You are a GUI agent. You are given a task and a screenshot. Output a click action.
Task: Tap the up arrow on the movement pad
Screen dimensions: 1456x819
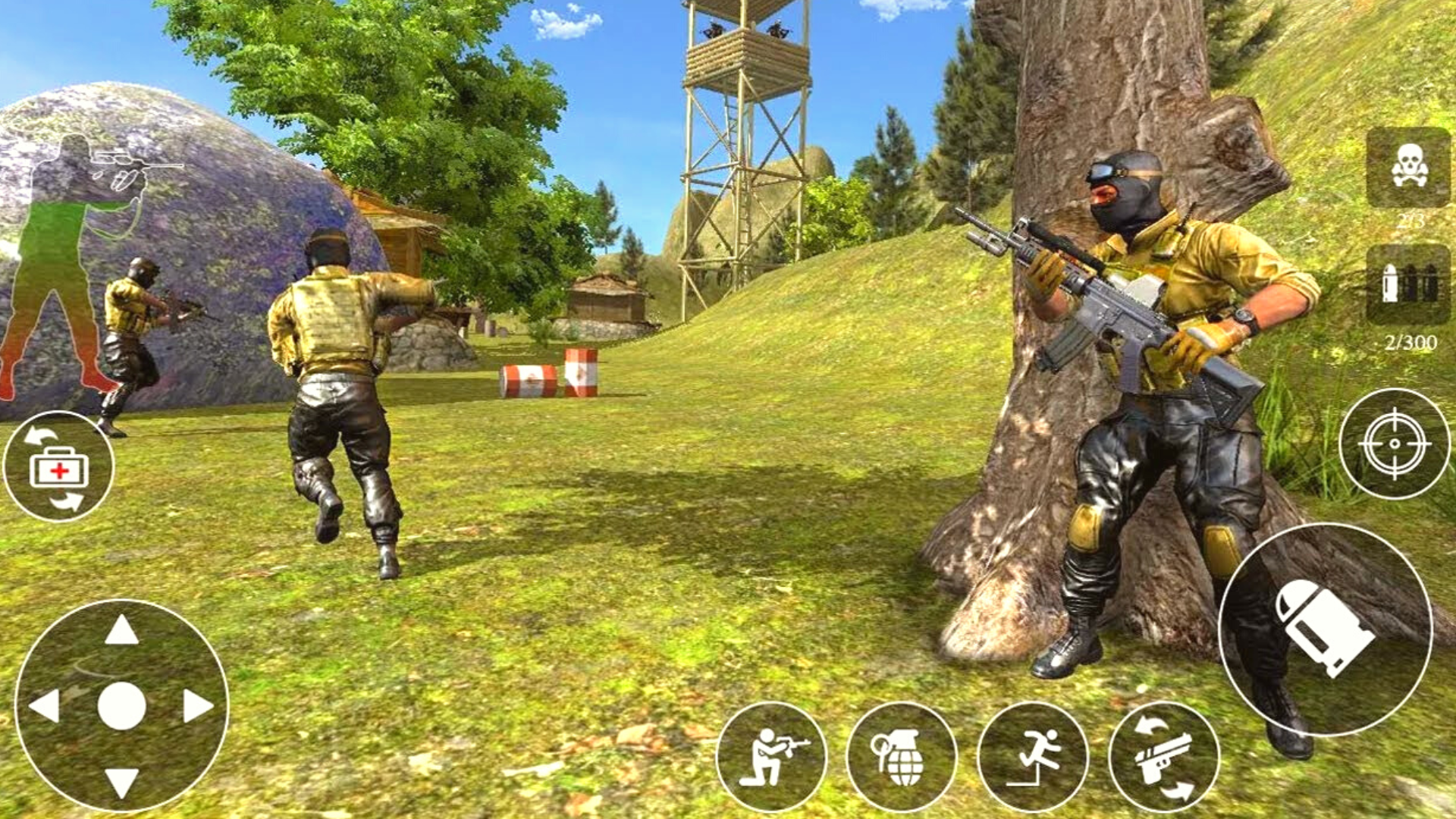121,631
